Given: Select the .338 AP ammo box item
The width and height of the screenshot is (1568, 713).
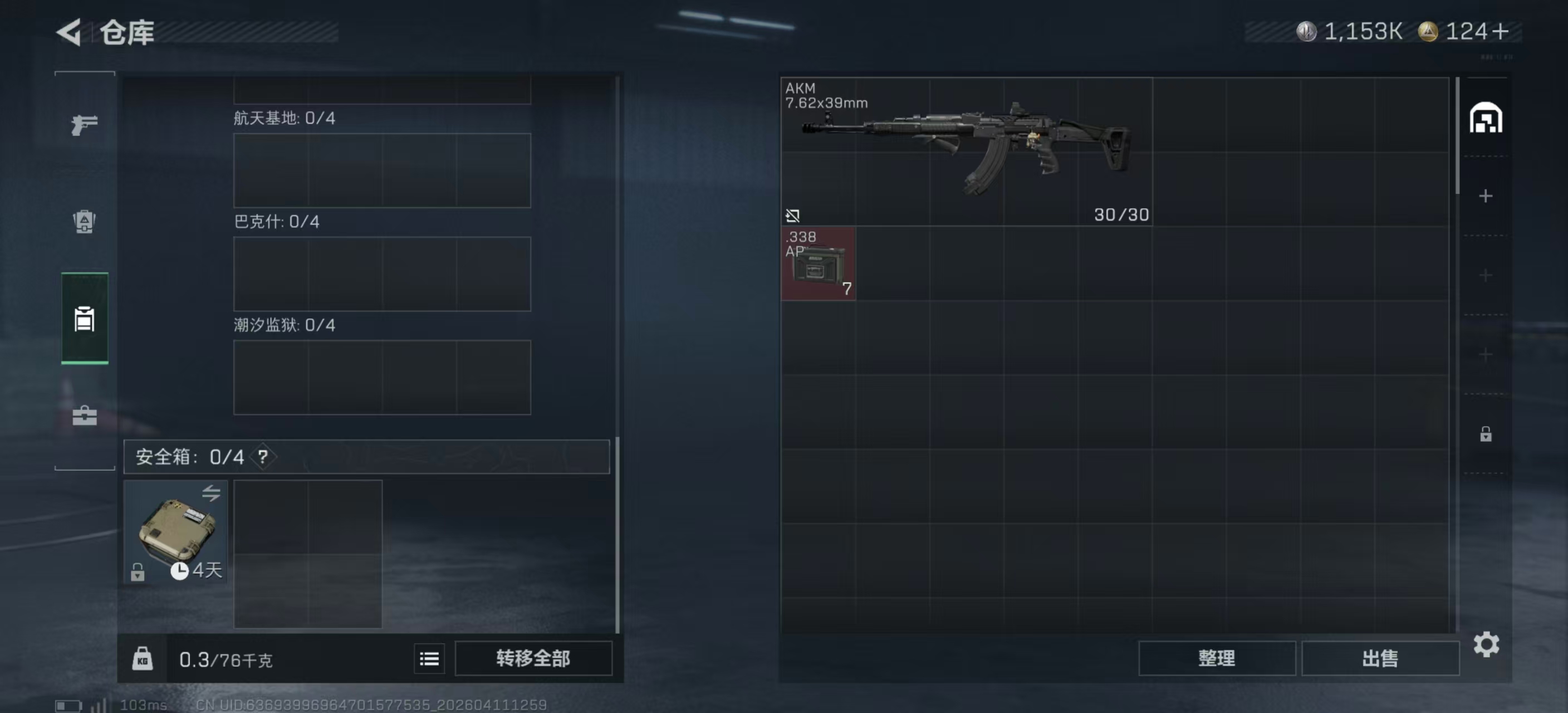Looking at the screenshot, I should 818,264.
